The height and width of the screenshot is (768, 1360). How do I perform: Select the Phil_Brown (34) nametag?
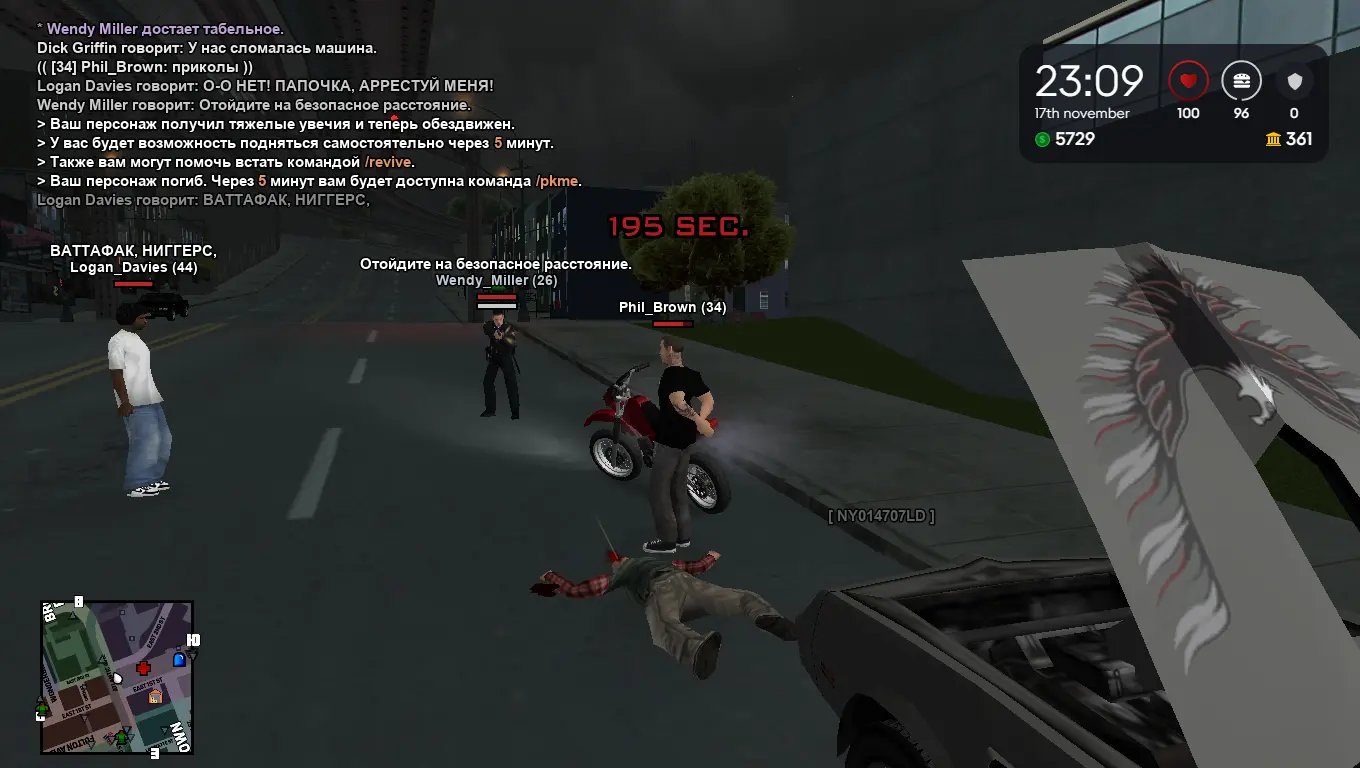point(674,307)
